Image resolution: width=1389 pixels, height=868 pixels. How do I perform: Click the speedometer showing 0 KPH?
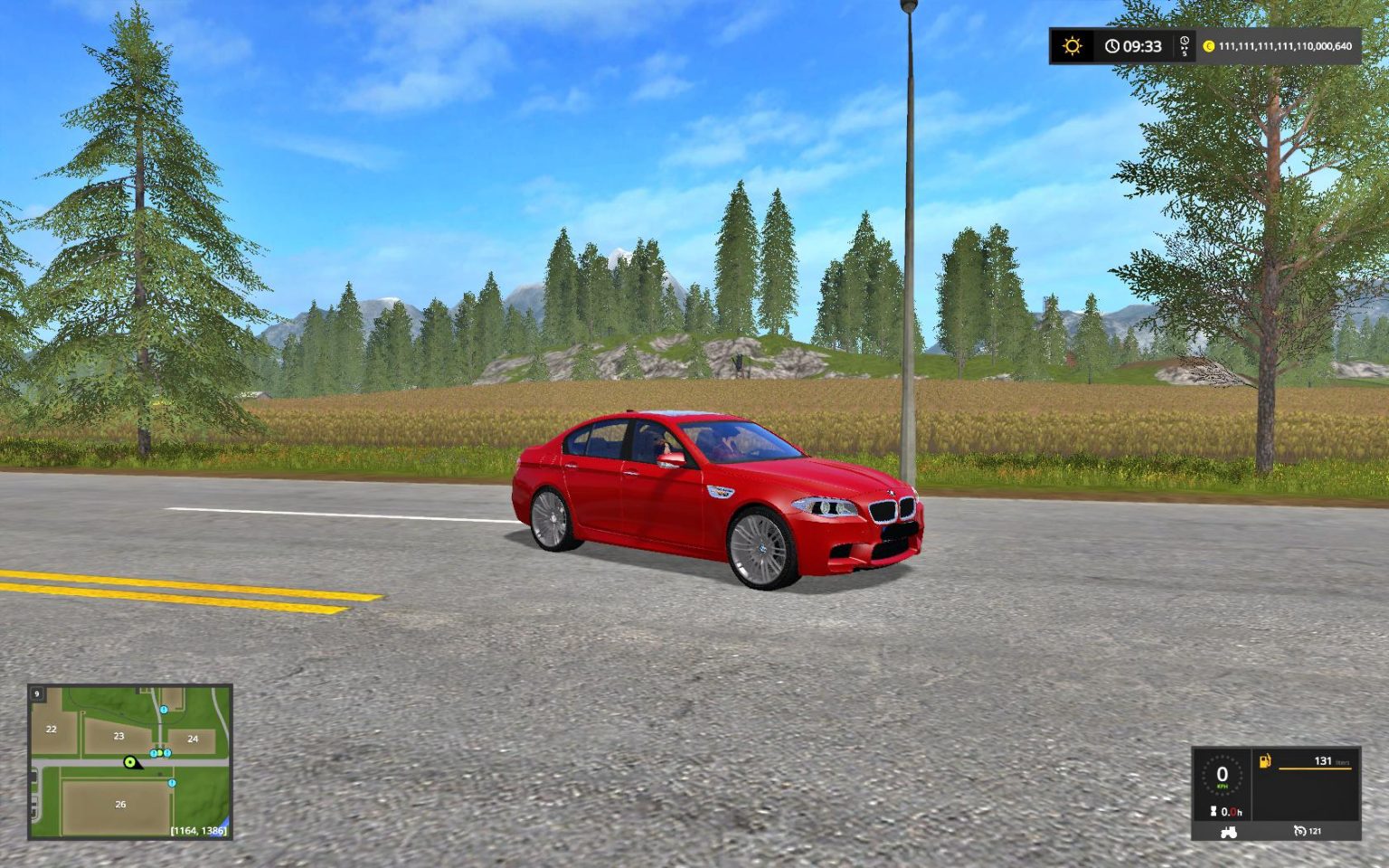[x=1223, y=774]
